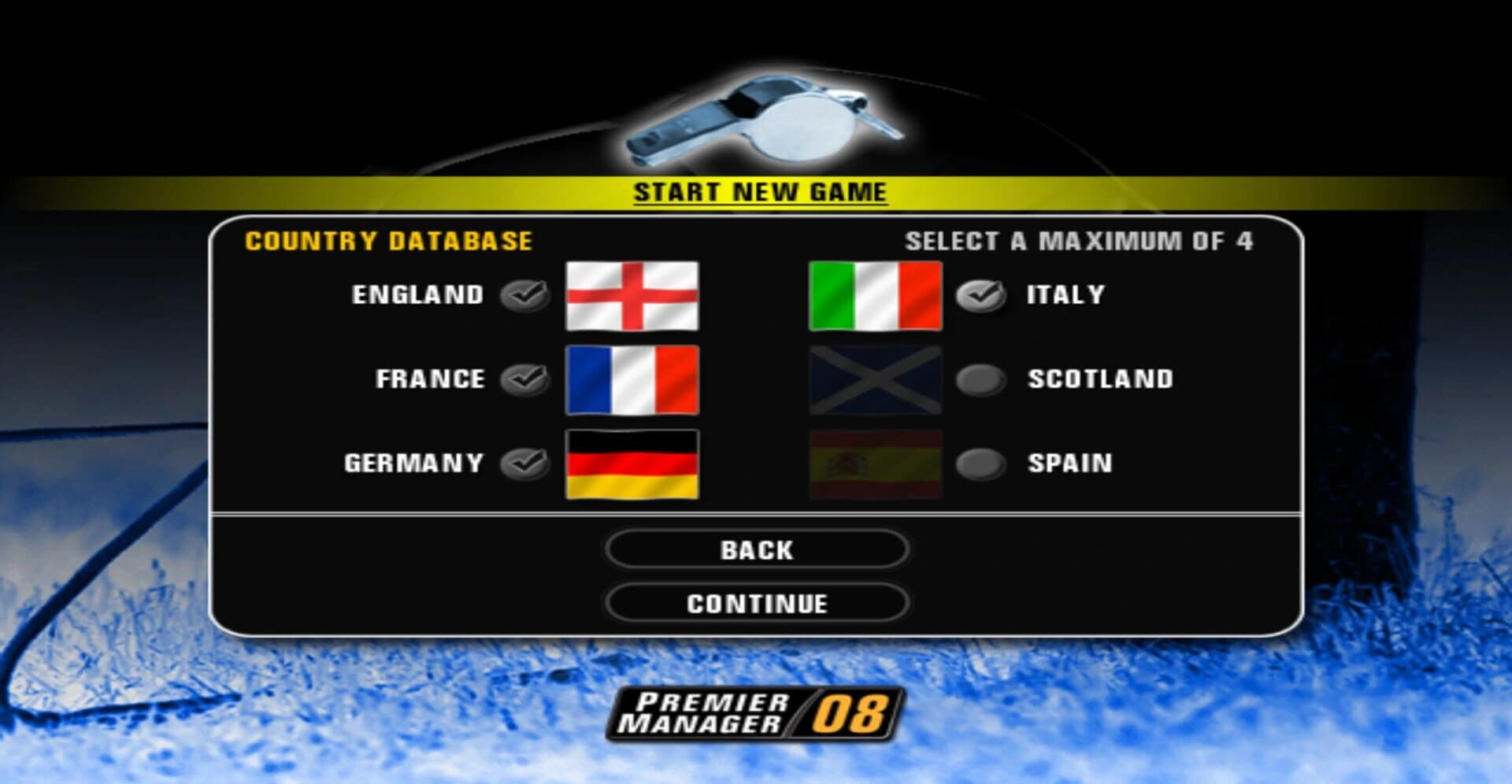The height and width of the screenshot is (784, 1512).
Task: Click the Germany flag icon
Action: pos(632,464)
